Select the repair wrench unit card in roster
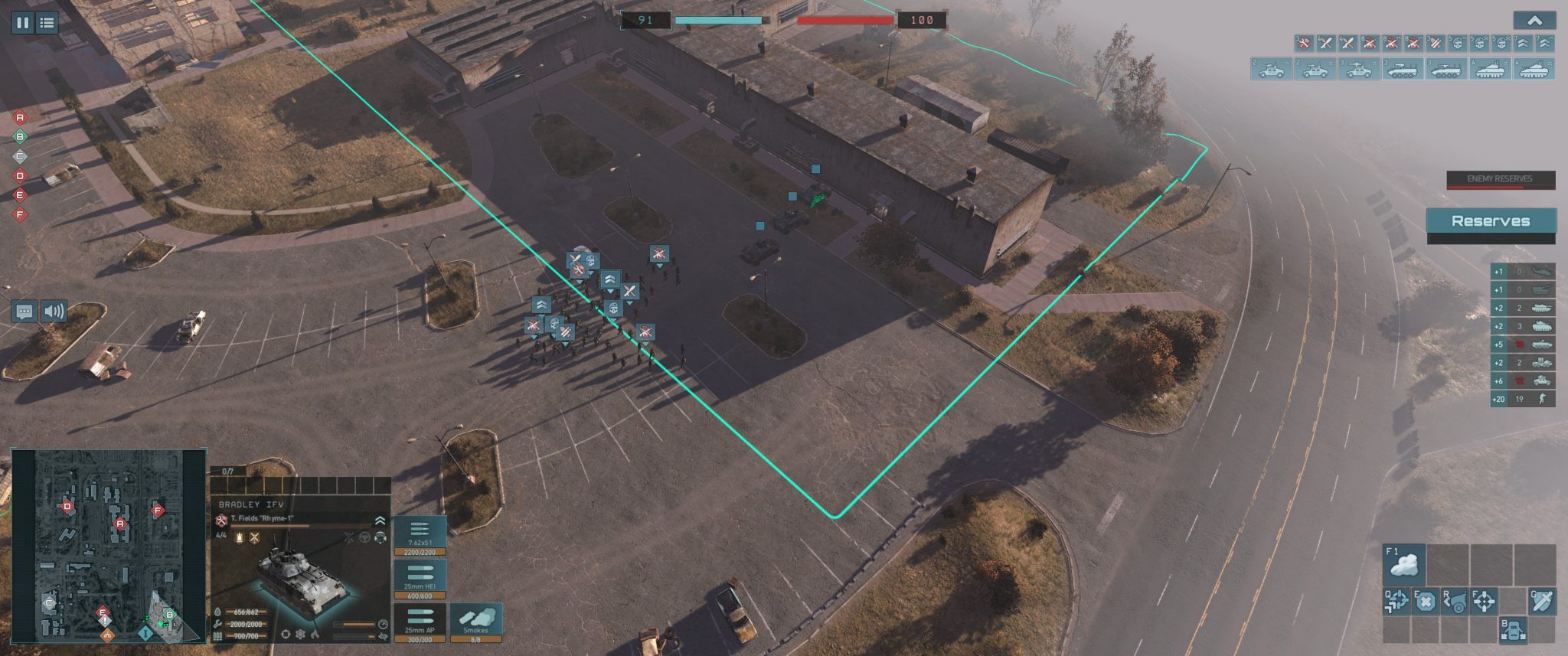The image size is (1568, 656). point(1303,44)
